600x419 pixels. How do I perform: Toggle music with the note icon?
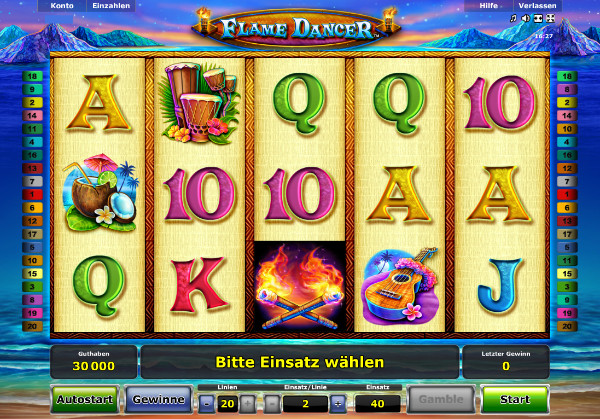(x=514, y=19)
